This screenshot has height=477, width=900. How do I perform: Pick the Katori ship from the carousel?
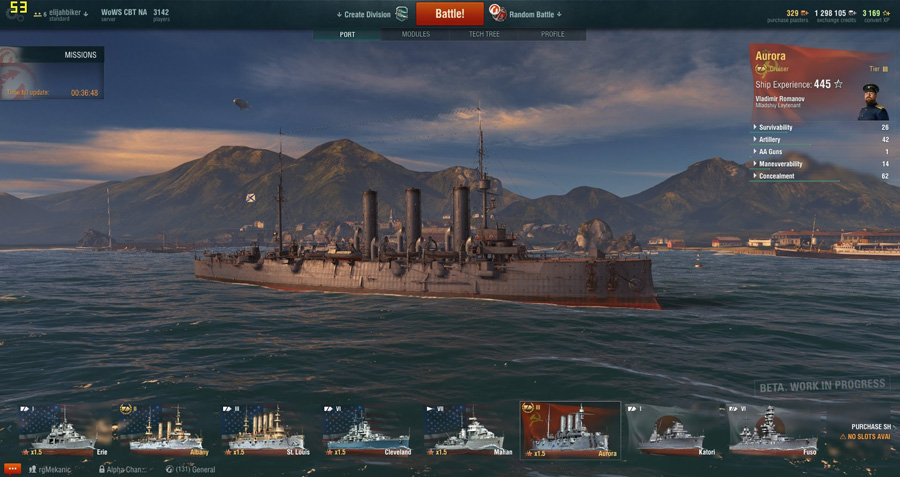point(671,430)
